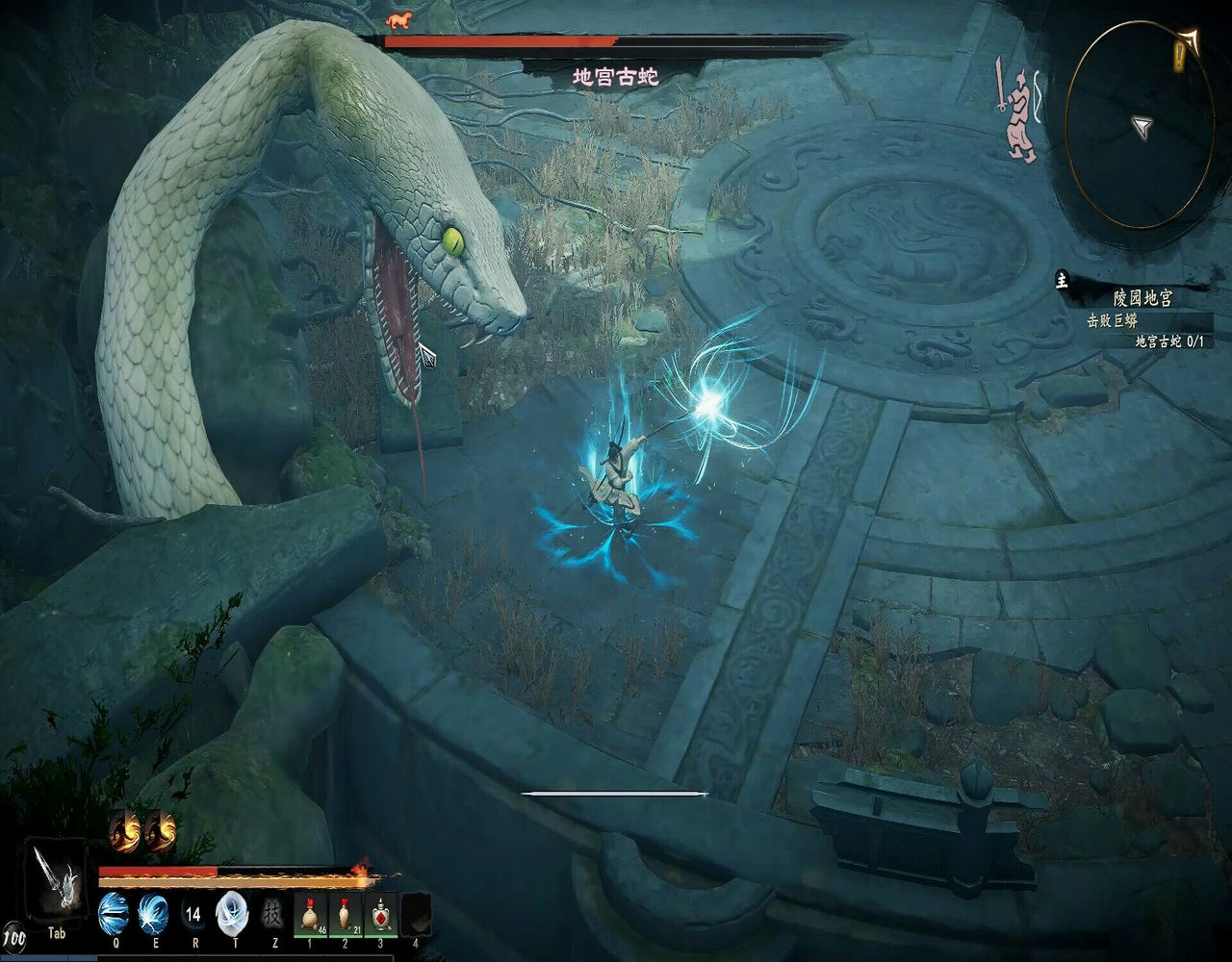Open the 陵园地宫 main quest tracker

point(1141,298)
